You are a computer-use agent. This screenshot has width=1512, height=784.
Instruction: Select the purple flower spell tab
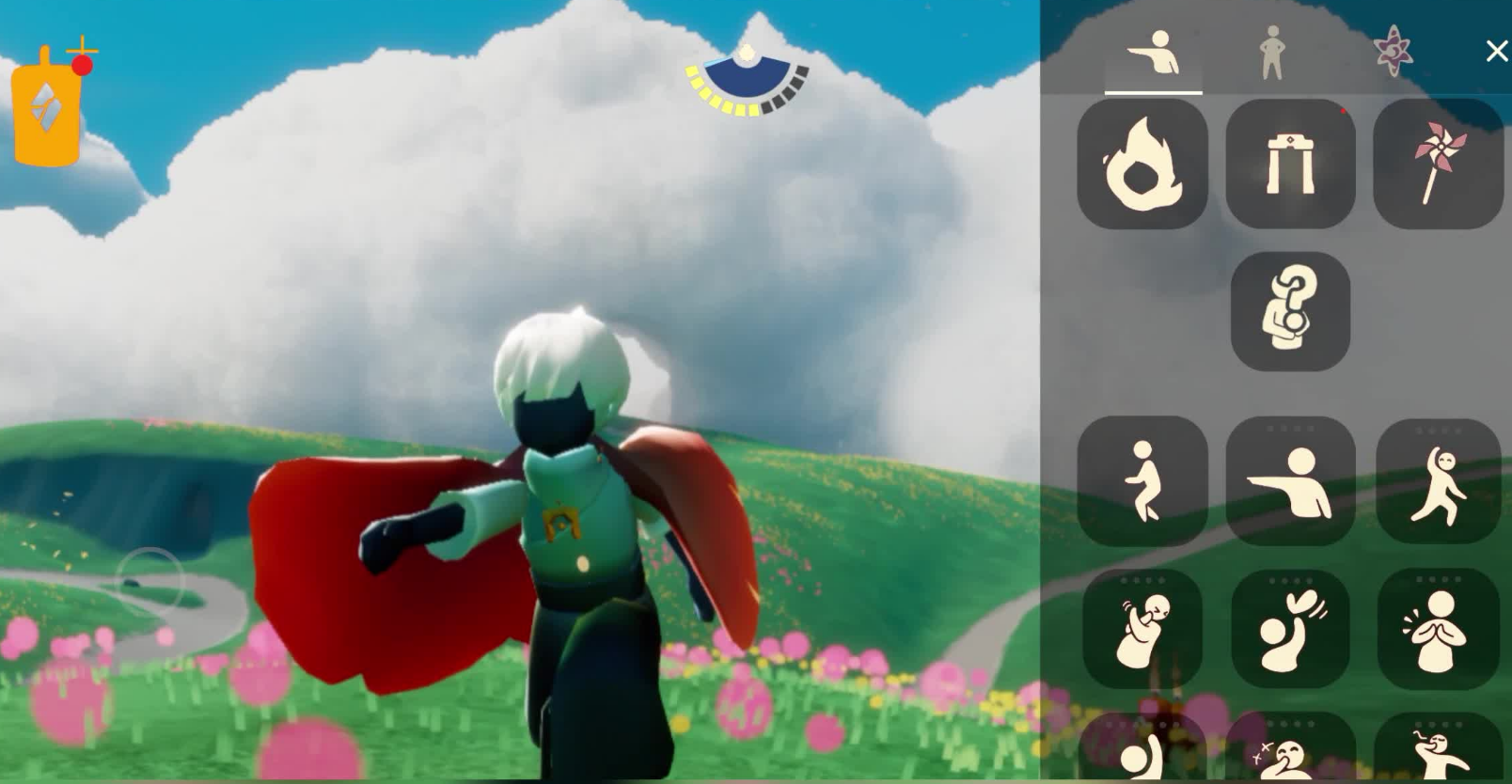point(1392,51)
